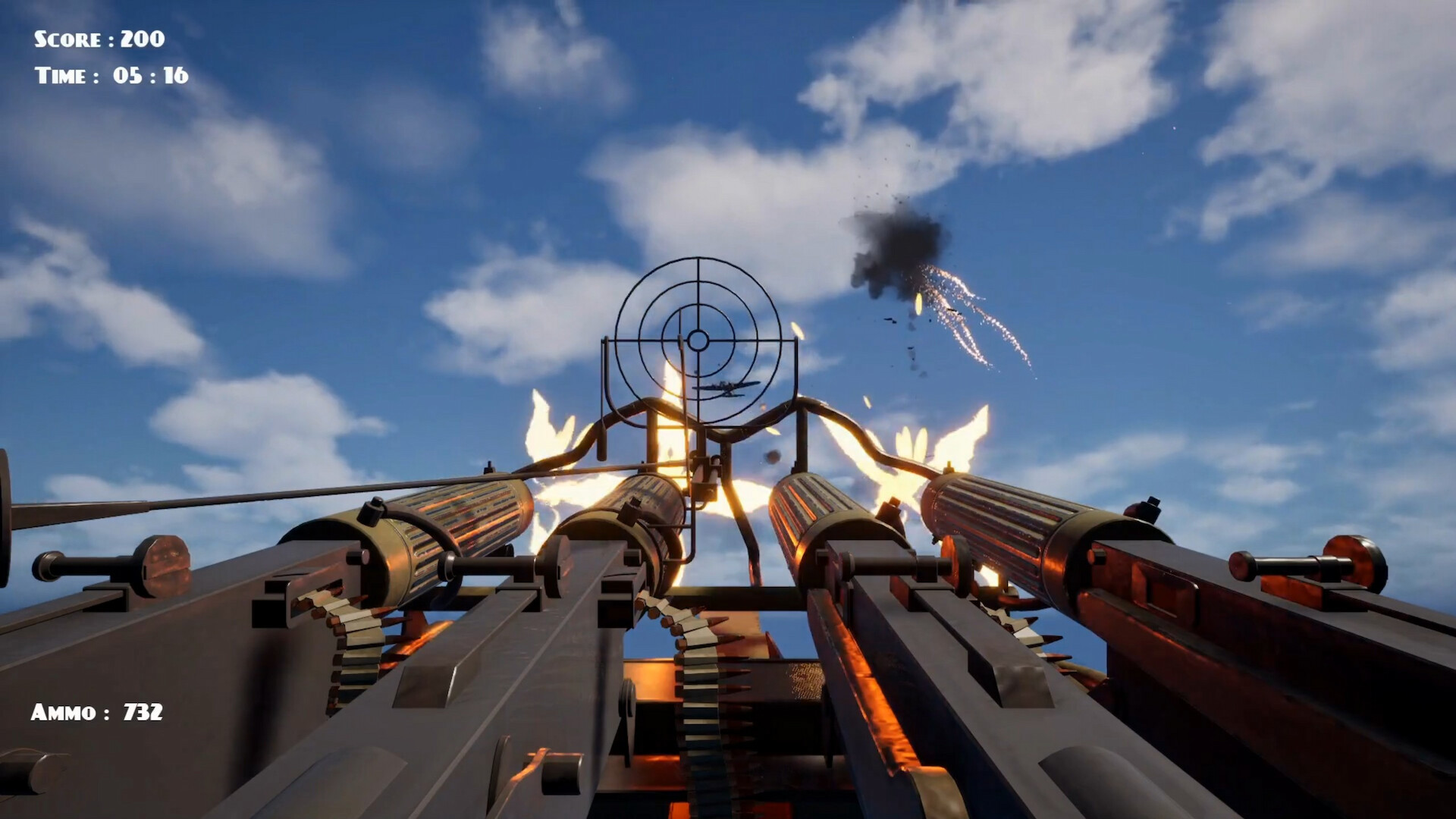
Task: Click the Score : 200 counter
Action: (96, 38)
